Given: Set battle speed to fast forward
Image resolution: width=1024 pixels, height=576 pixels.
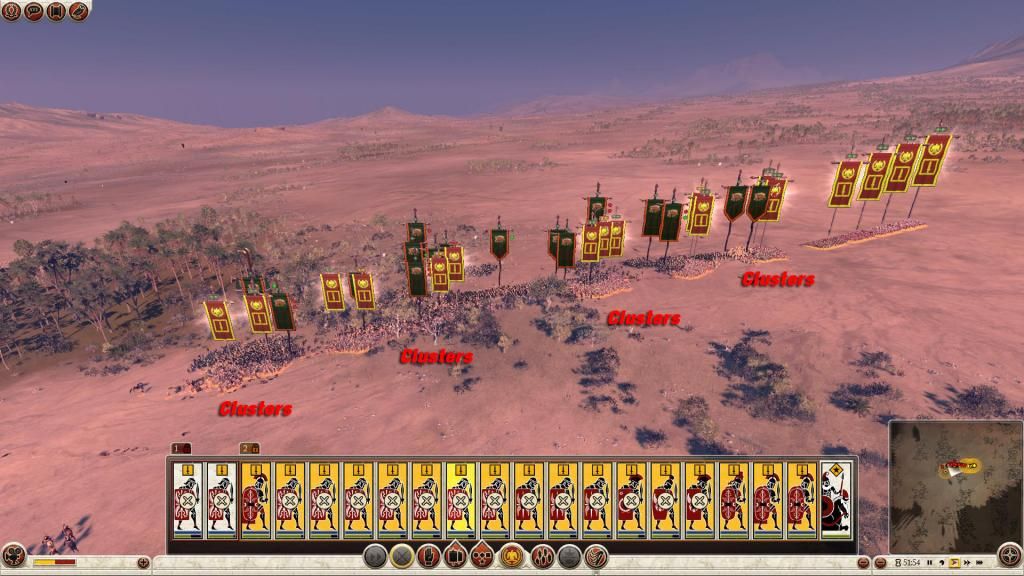Looking at the screenshot, I should pyautogui.click(x=966, y=562).
